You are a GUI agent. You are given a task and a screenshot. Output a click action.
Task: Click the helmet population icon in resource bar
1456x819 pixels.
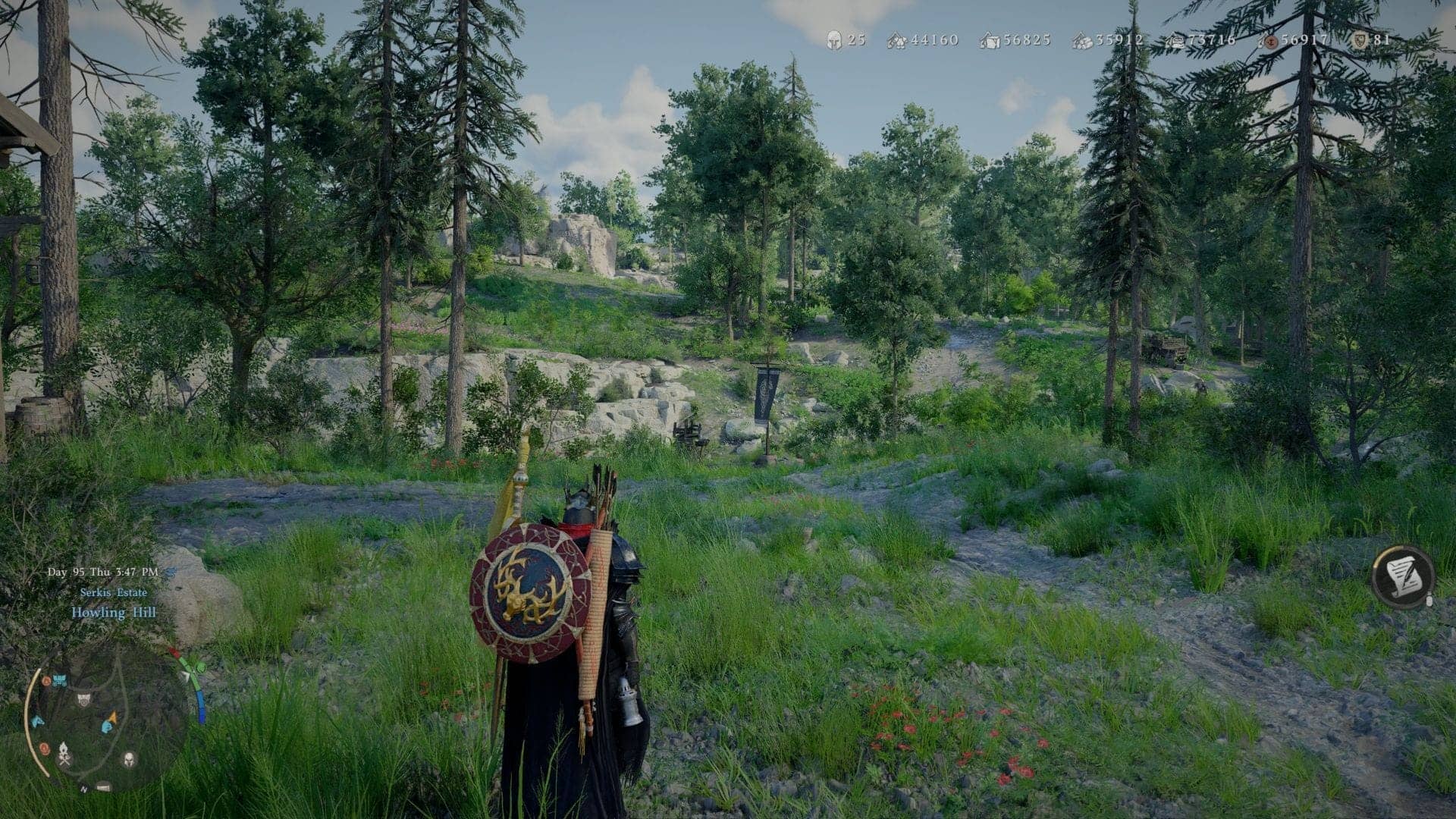[833, 40]
